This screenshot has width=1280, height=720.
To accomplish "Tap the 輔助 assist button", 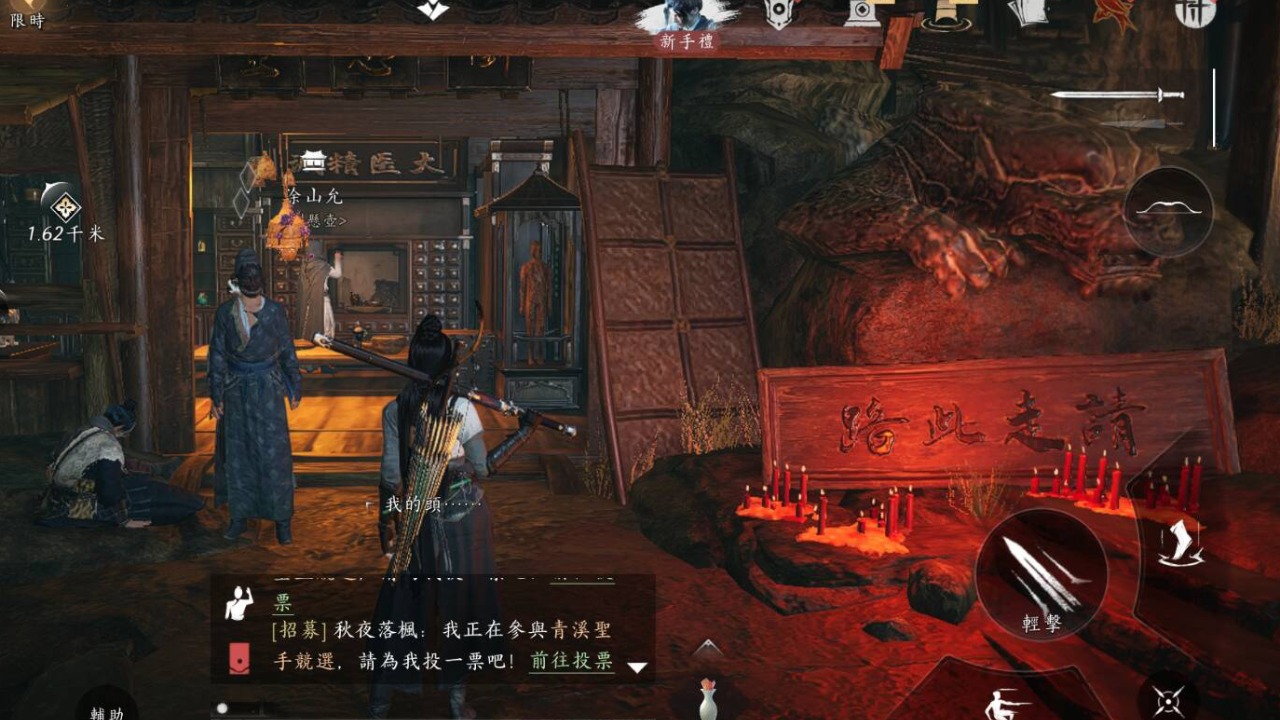I will [107, 705].
